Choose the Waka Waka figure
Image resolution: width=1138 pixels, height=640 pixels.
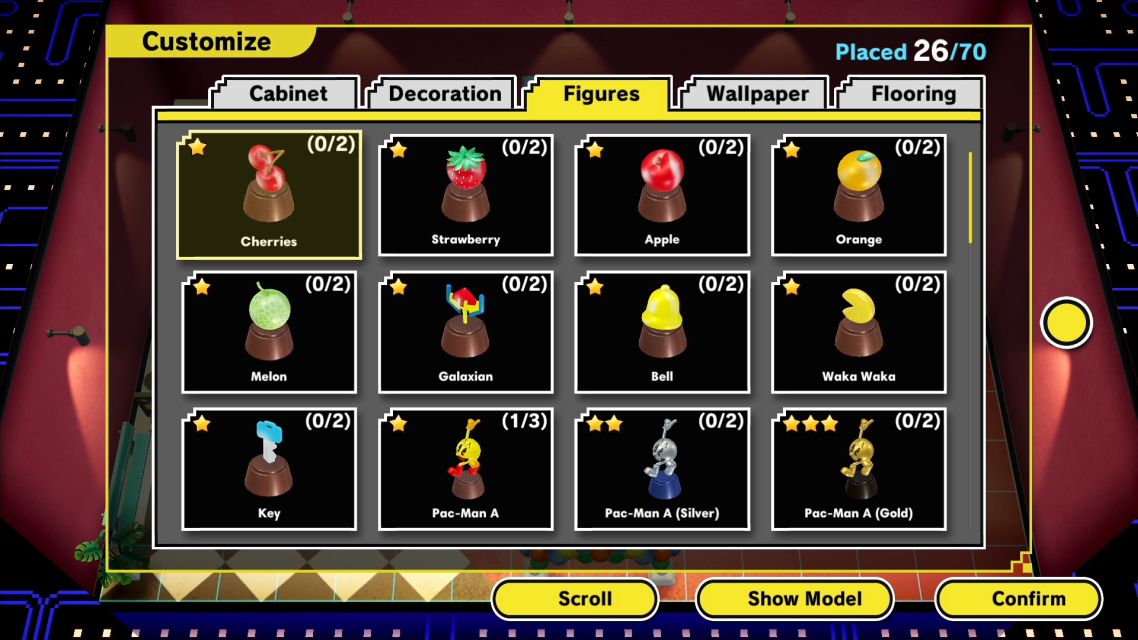[x=859, y=332]
